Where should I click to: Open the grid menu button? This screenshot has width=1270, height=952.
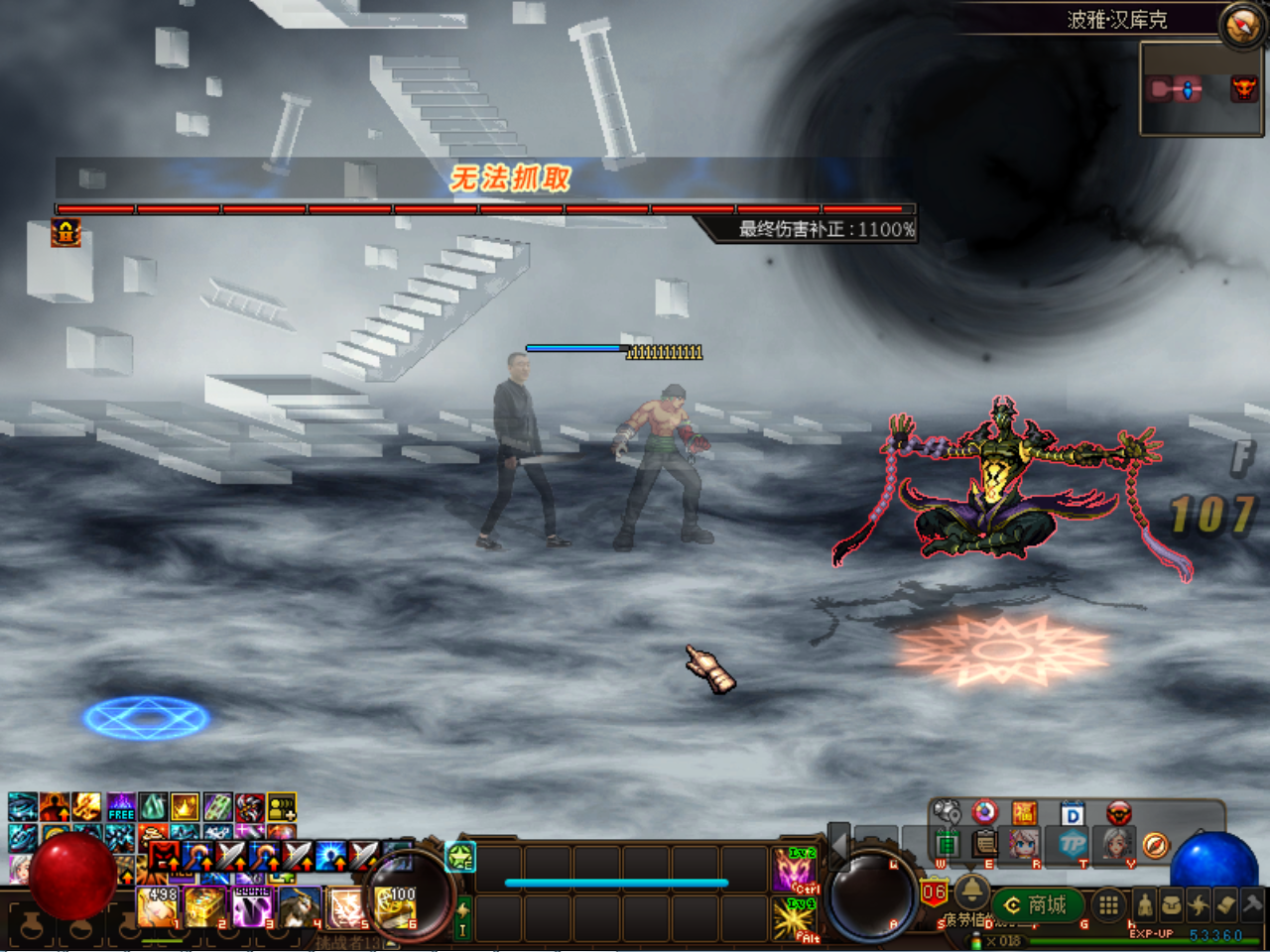click(x=1109, y=904)
